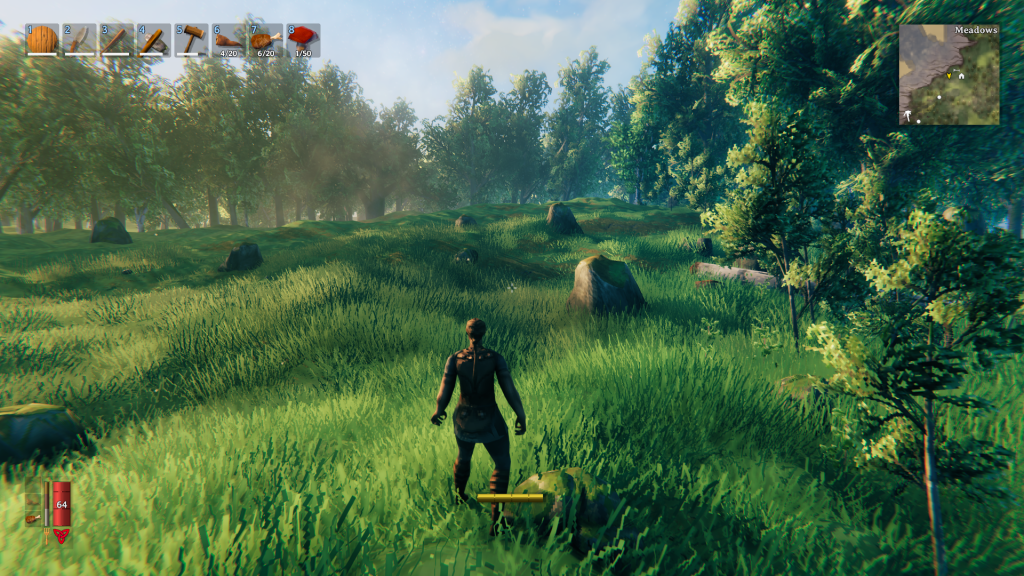Select the wooden shield in hotbar slot 1
The image size is (1024, 576).
click(42, 40)
